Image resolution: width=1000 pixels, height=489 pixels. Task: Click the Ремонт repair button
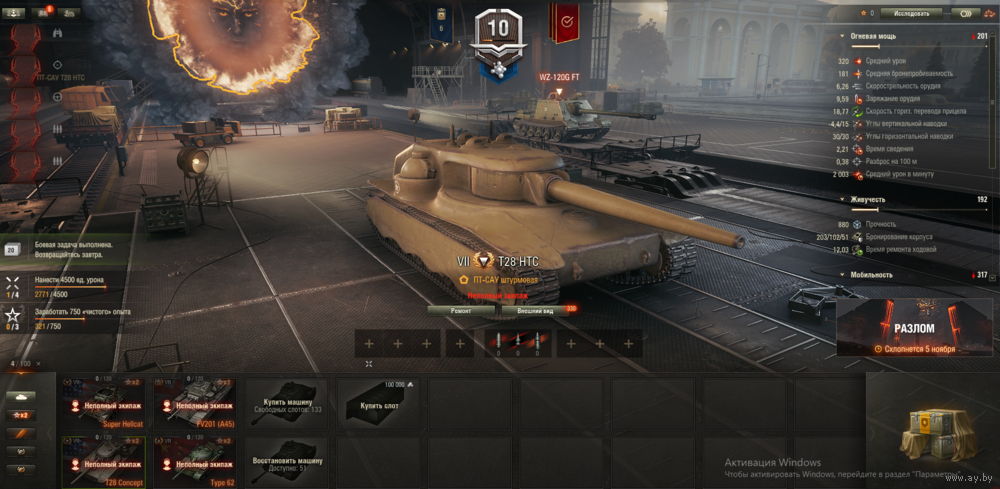pyautogui.click(x=461, y=311)
